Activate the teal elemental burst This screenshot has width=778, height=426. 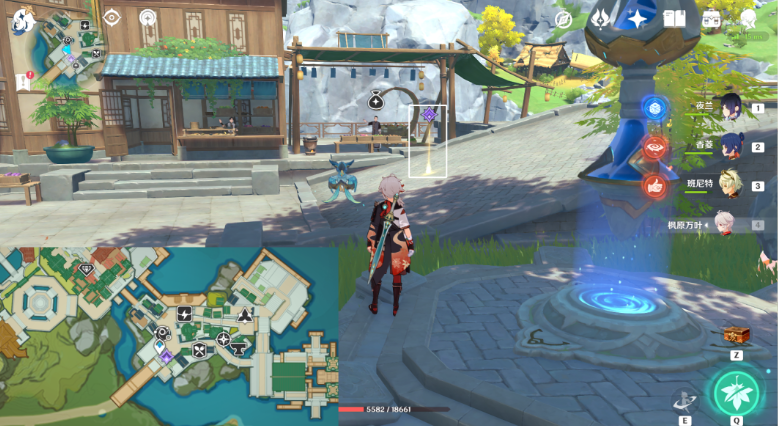(x=736, y=393)
